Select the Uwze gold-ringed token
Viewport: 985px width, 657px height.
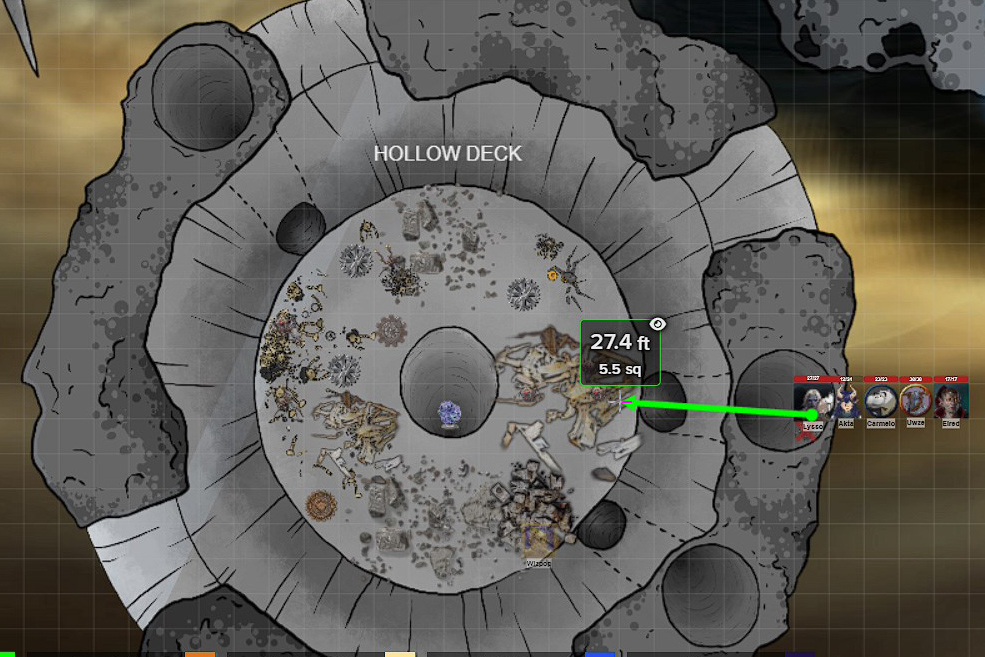click(915, 401)
